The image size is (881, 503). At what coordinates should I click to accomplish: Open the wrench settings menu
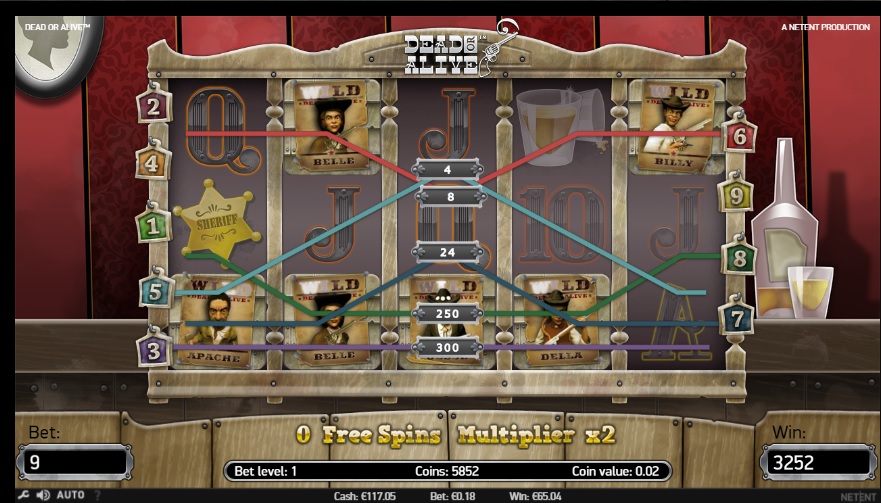24,495
